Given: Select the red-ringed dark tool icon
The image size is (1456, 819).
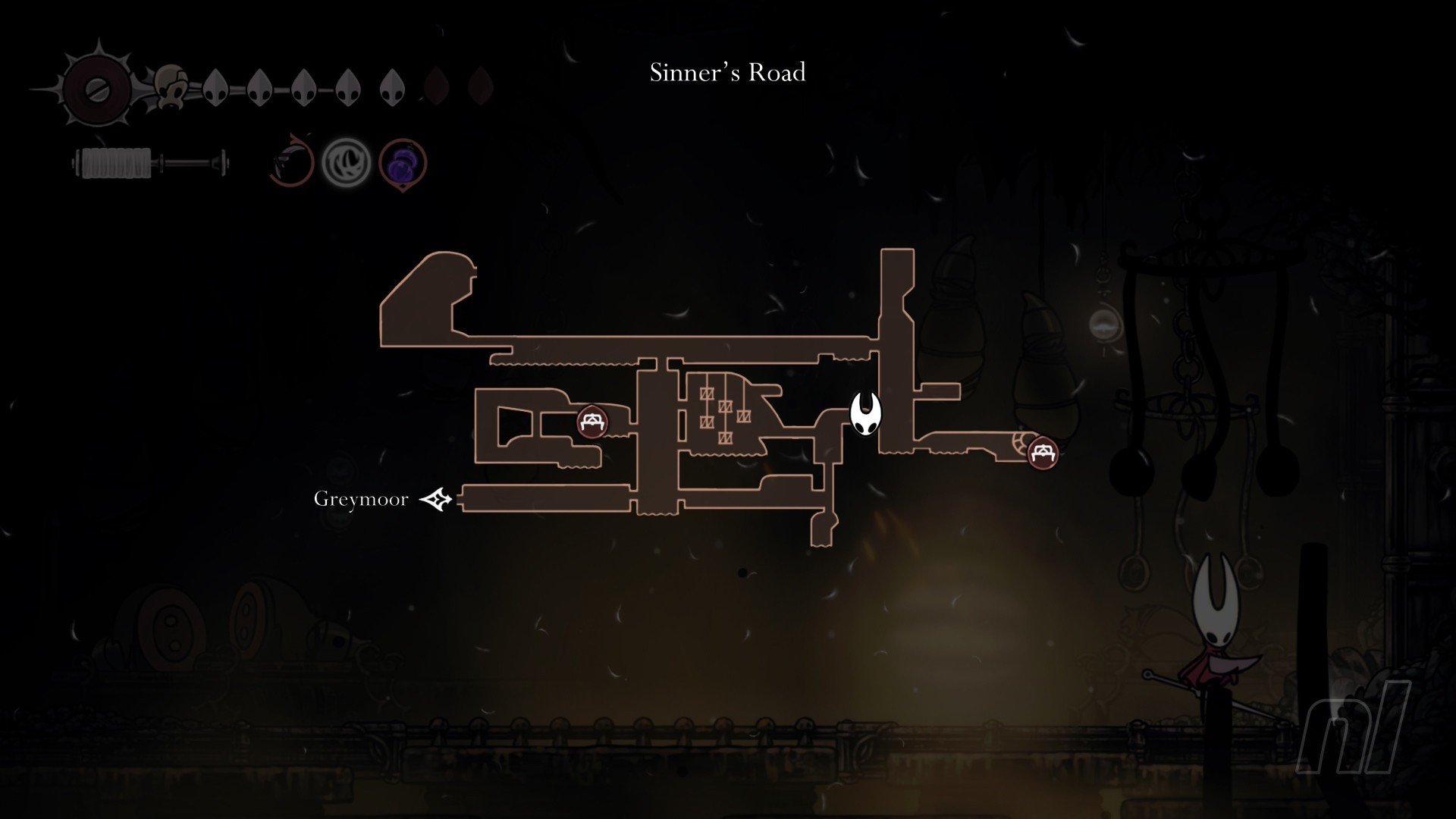Looking at the screenshot, I should coord(292,162).
